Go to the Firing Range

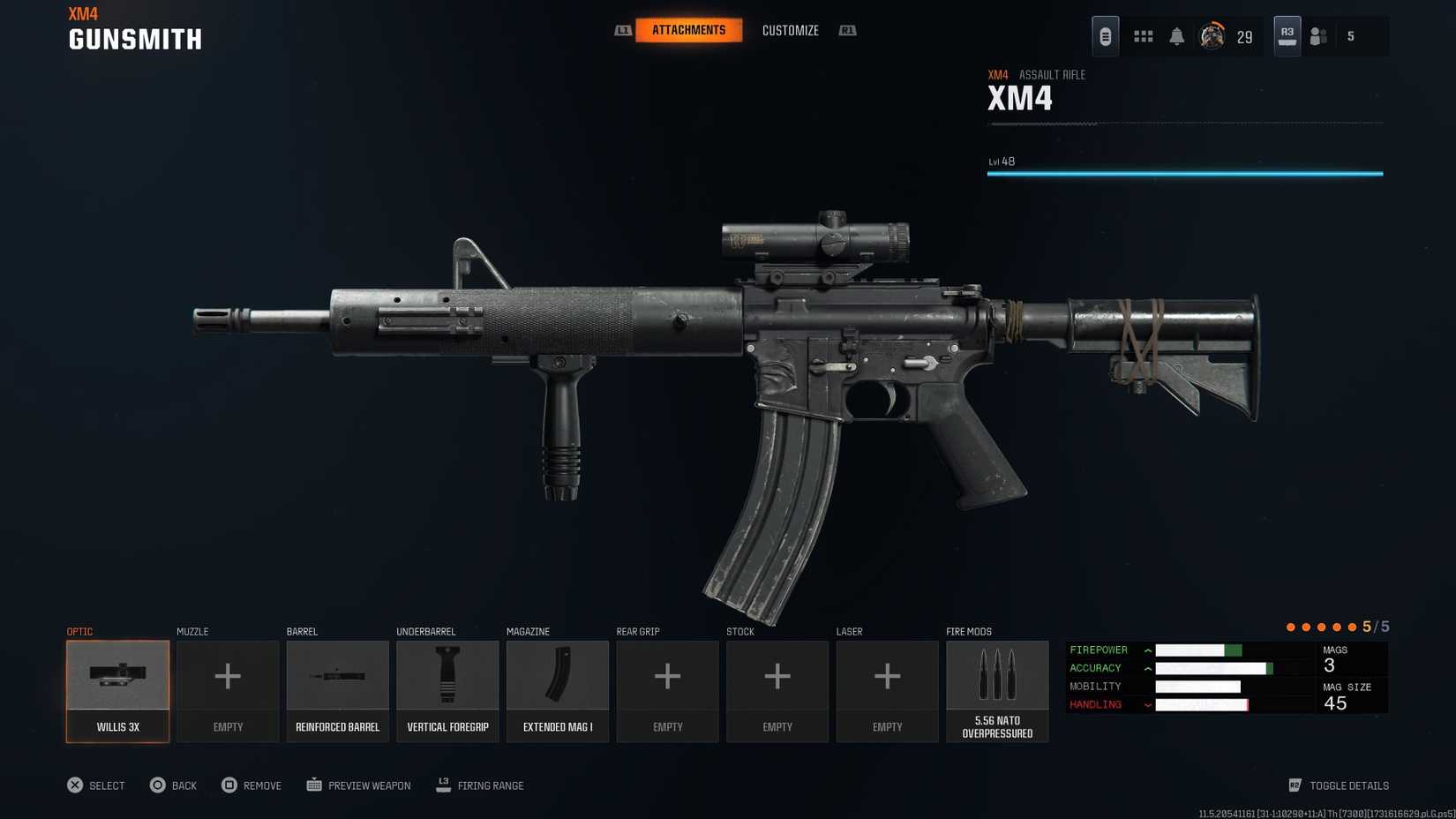pyautogui.click(x=480, y=785)
